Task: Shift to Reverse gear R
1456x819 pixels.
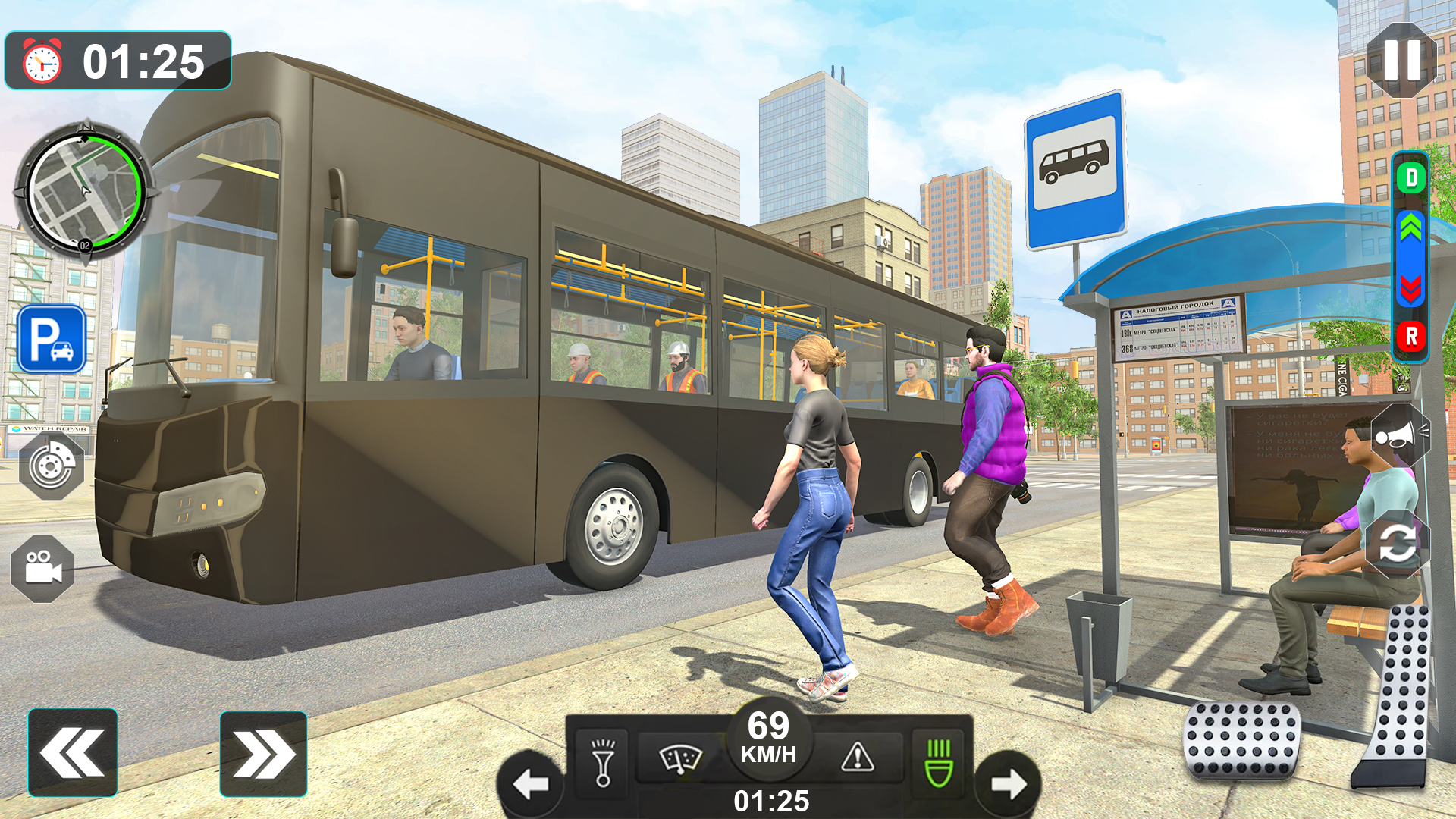Action: 1410,336
